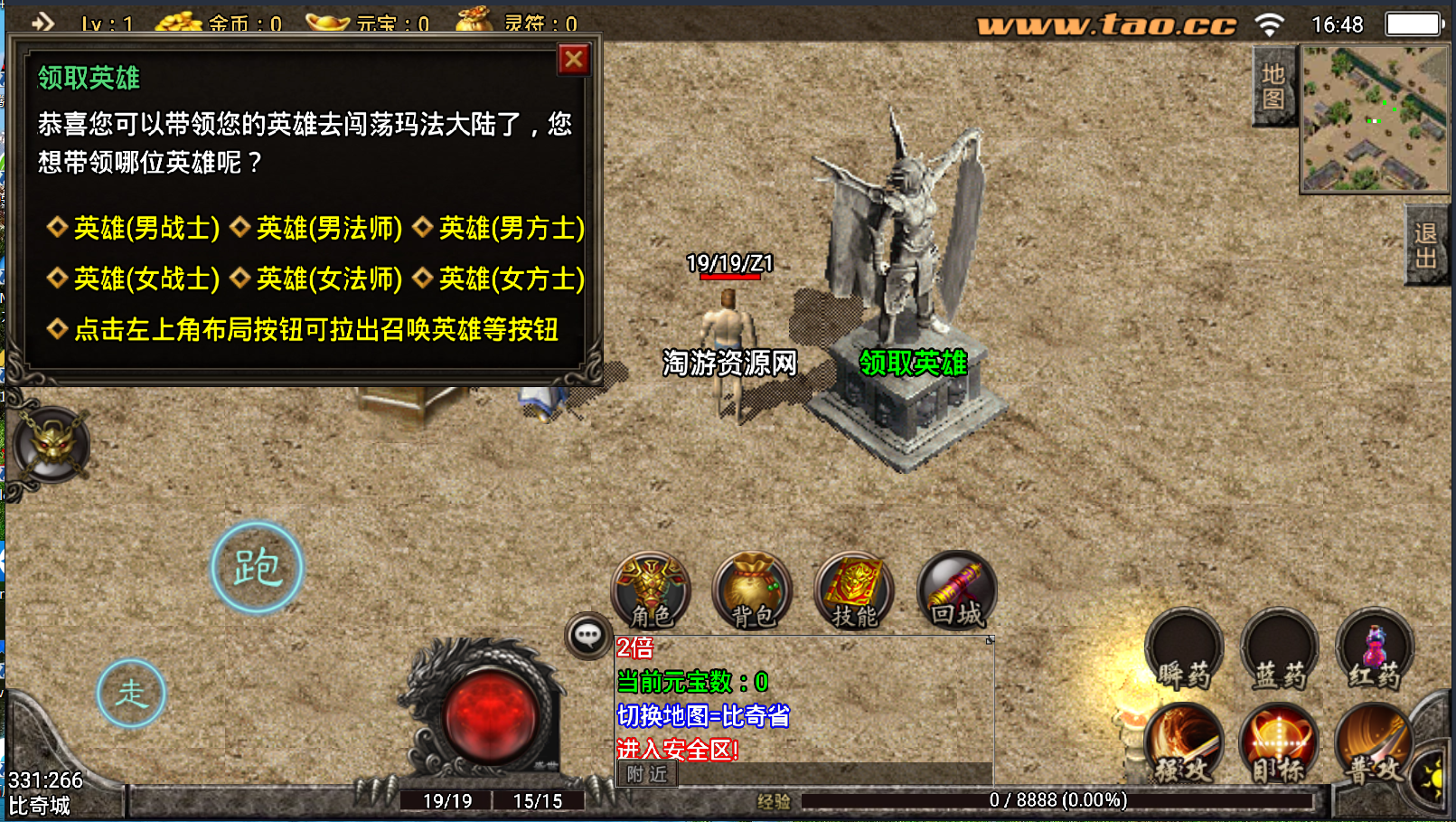The width and height of the screenshot is (1456, 822).
Task: Open the 地图 map button
Action: click(x=1273, y=87)
